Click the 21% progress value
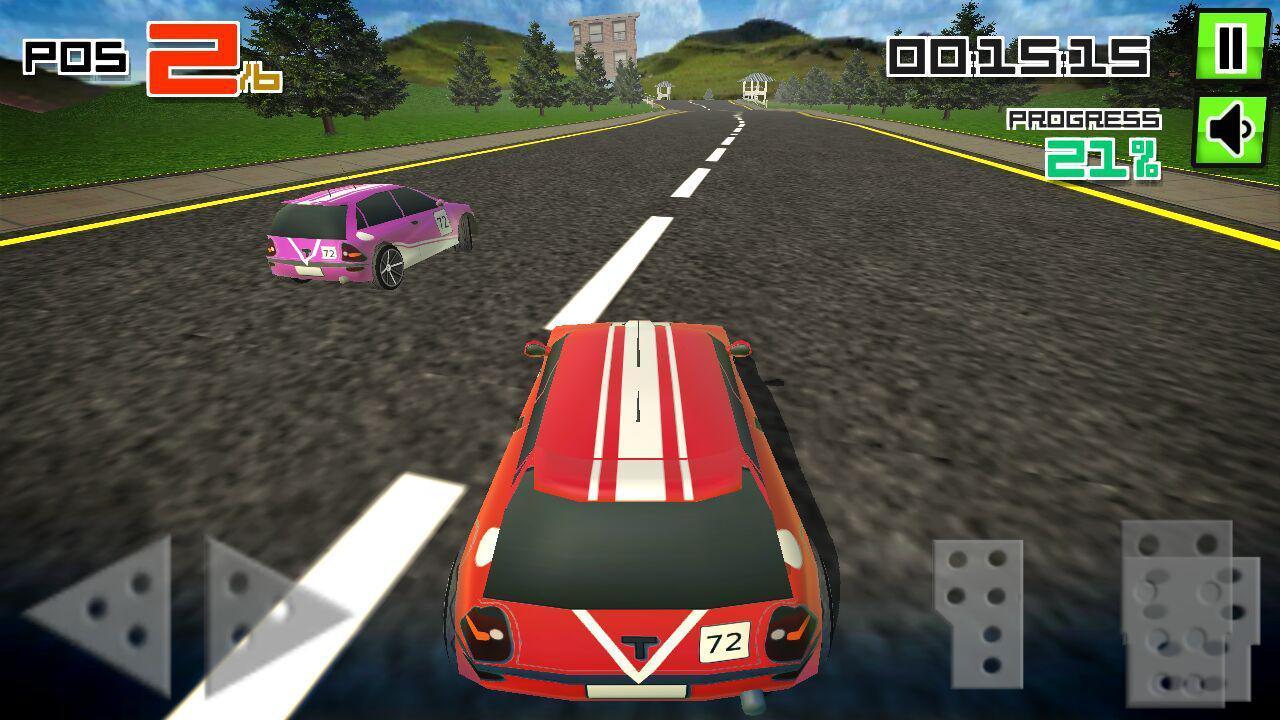The image size is (1280, 720). point(1105,160)
